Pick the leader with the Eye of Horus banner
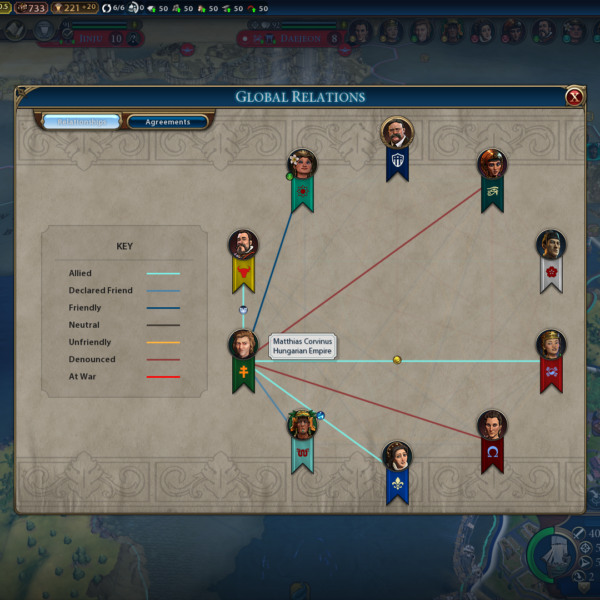Viewport: 600px width, 600px height. pos(492,164)
